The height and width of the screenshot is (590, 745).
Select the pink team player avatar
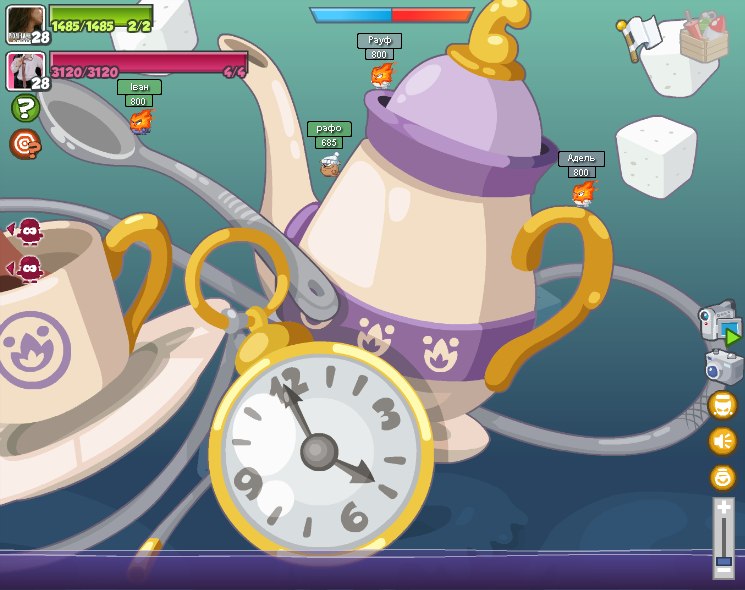pos(24,71)
